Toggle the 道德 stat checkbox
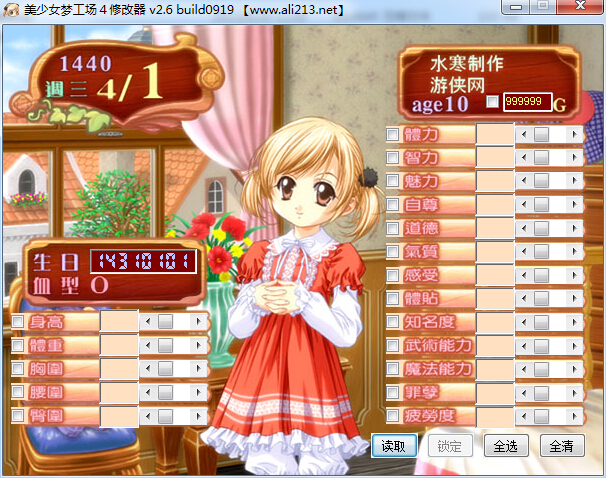The height and width of the screenshot is (478, 606). coord(393,228)
